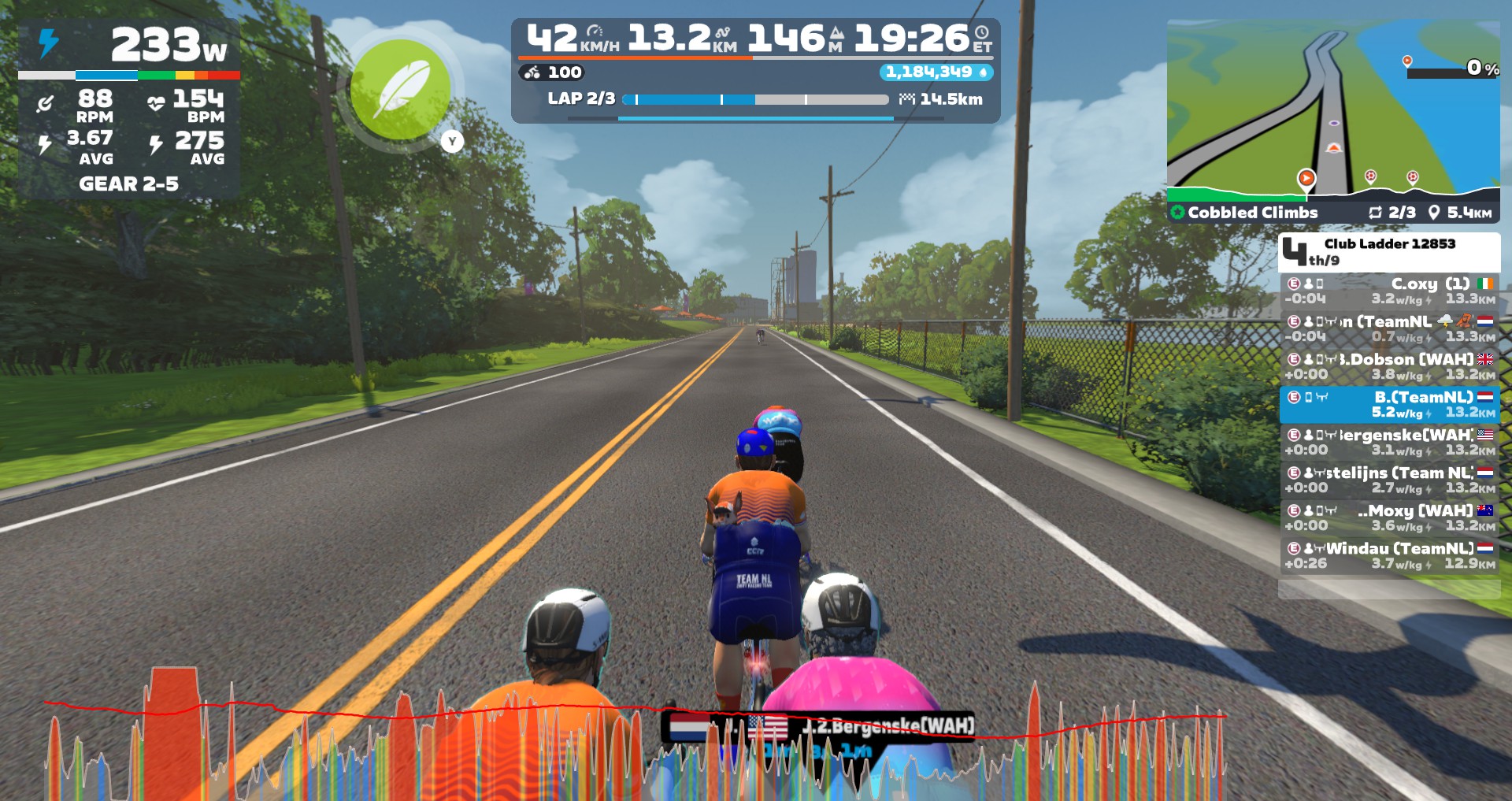Click the highlighted B.(TeamNL) rider row

1389,404
